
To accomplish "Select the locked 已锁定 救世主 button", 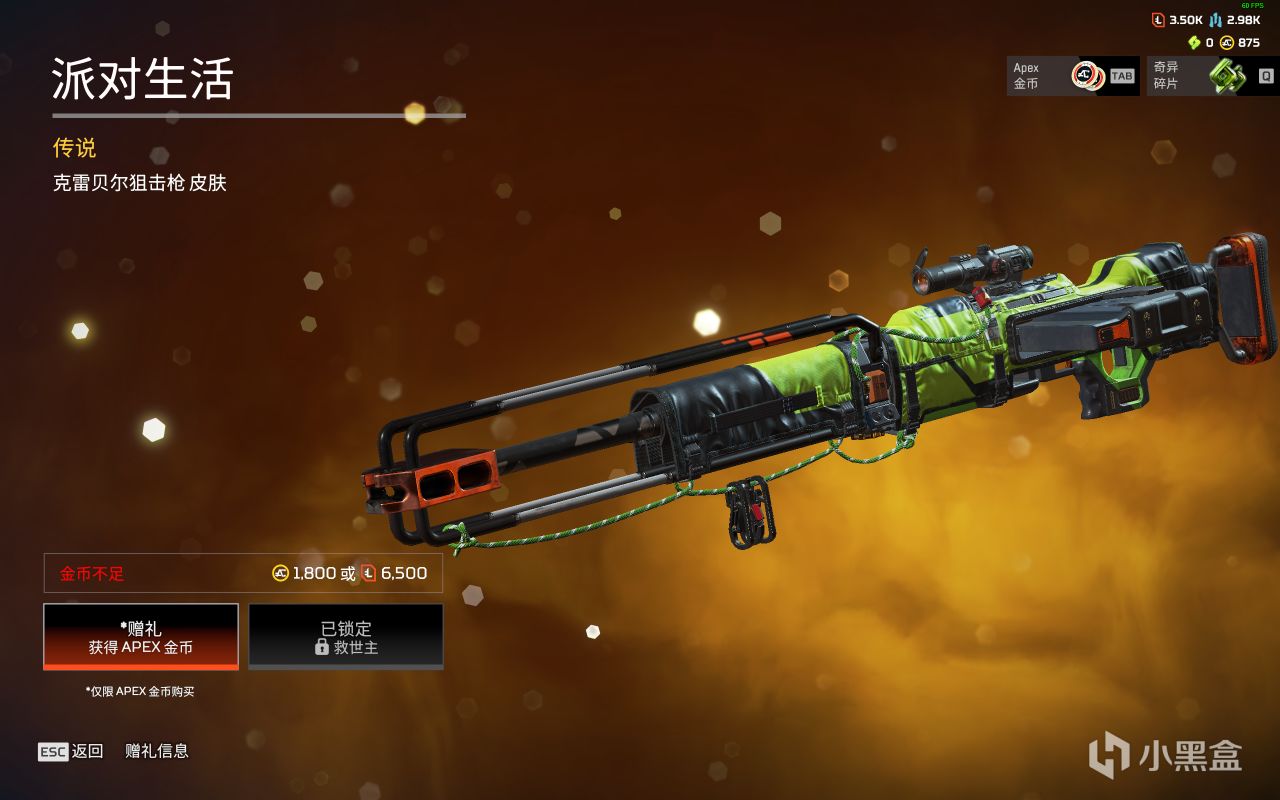I will 346,637.
